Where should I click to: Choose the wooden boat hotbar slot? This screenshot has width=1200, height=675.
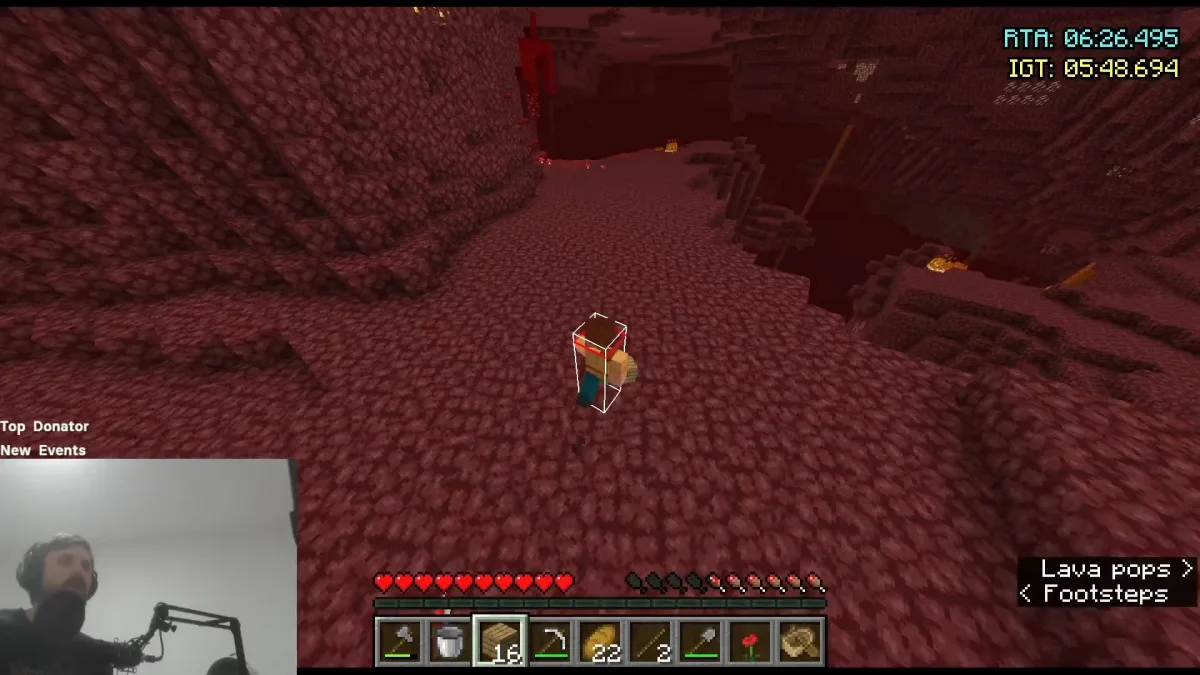click(x=800, y=641)
